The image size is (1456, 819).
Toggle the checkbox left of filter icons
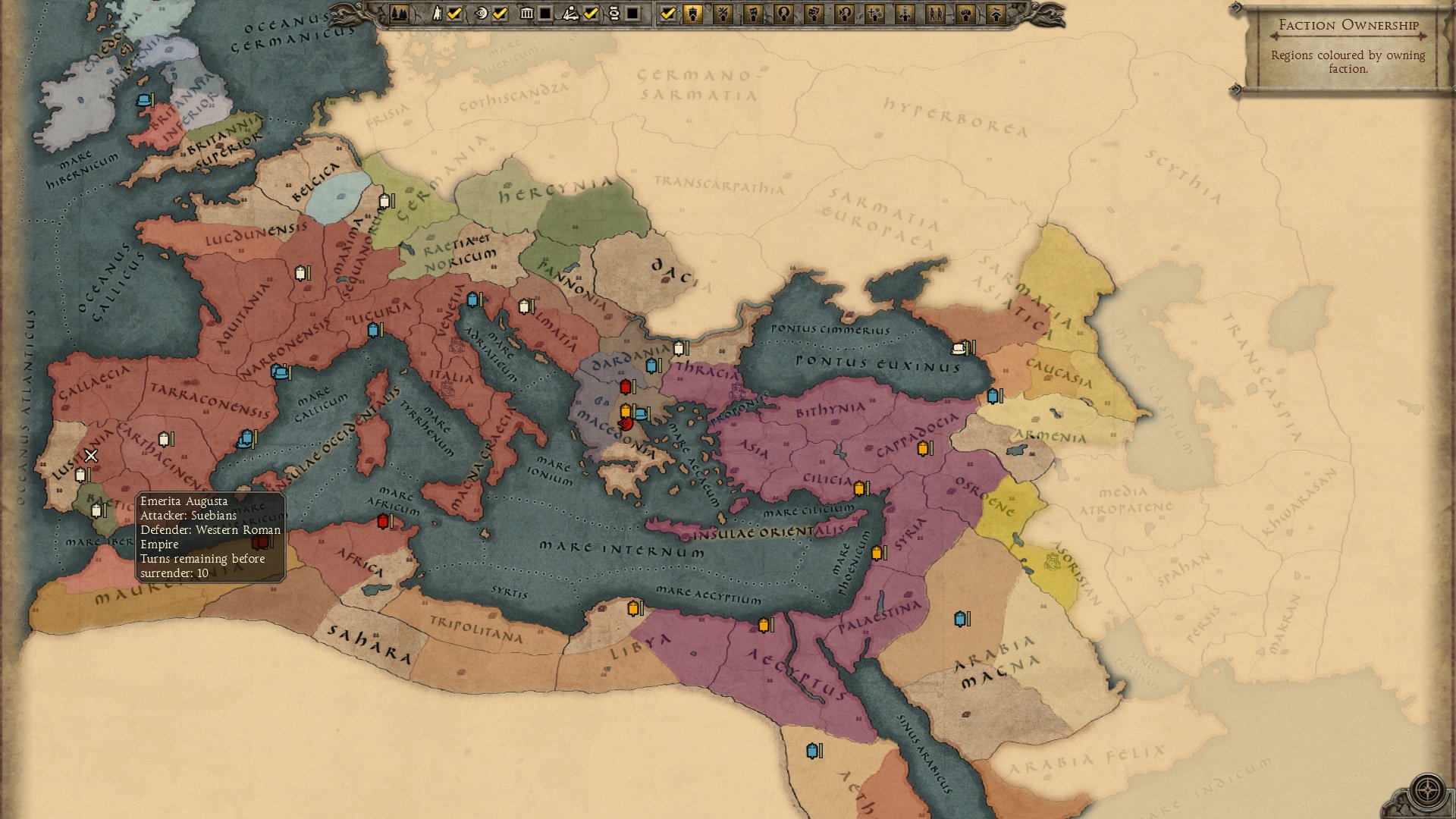[x=667, y=14]
